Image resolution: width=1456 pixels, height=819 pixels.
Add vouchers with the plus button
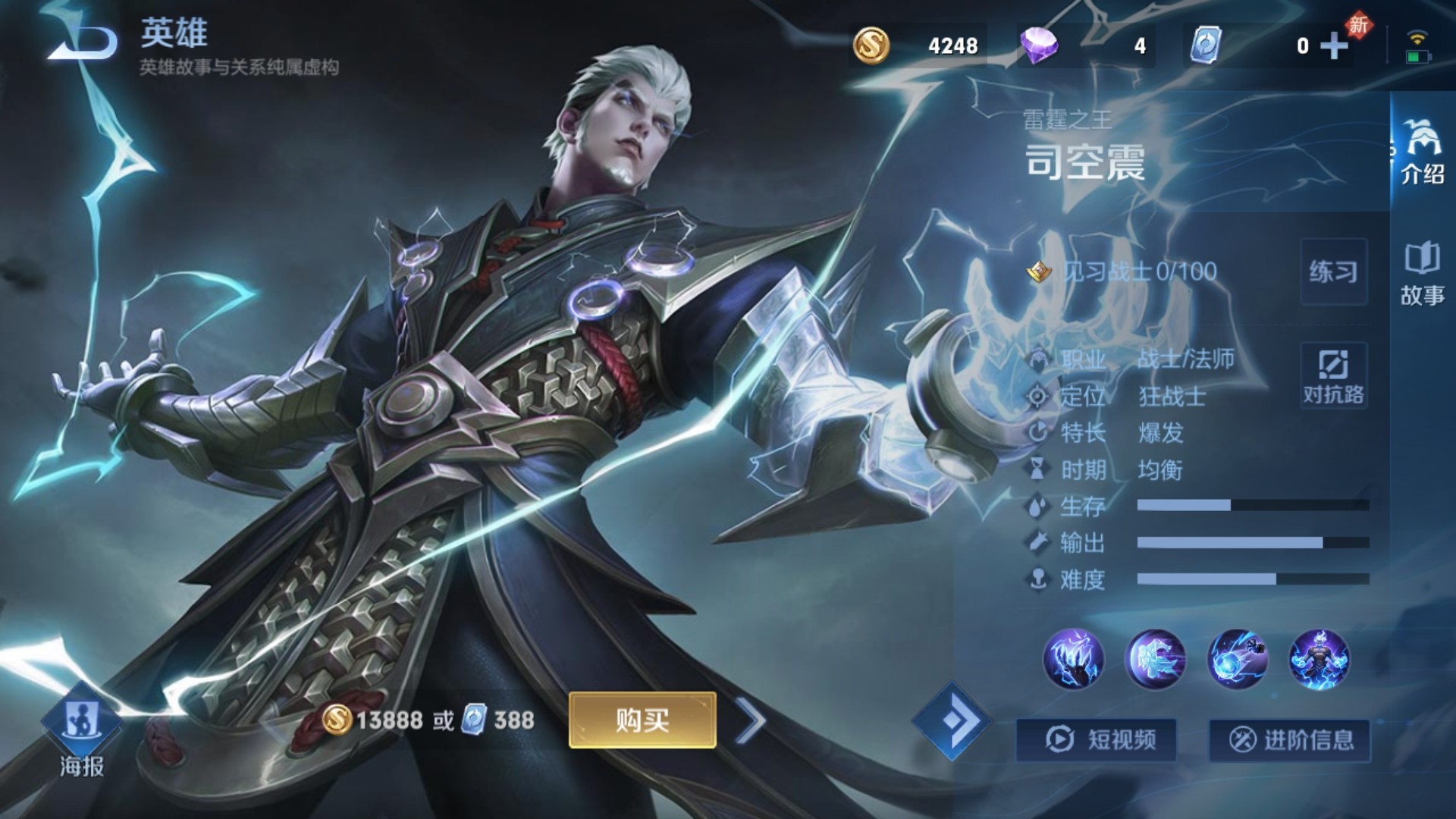(1334, 46)
